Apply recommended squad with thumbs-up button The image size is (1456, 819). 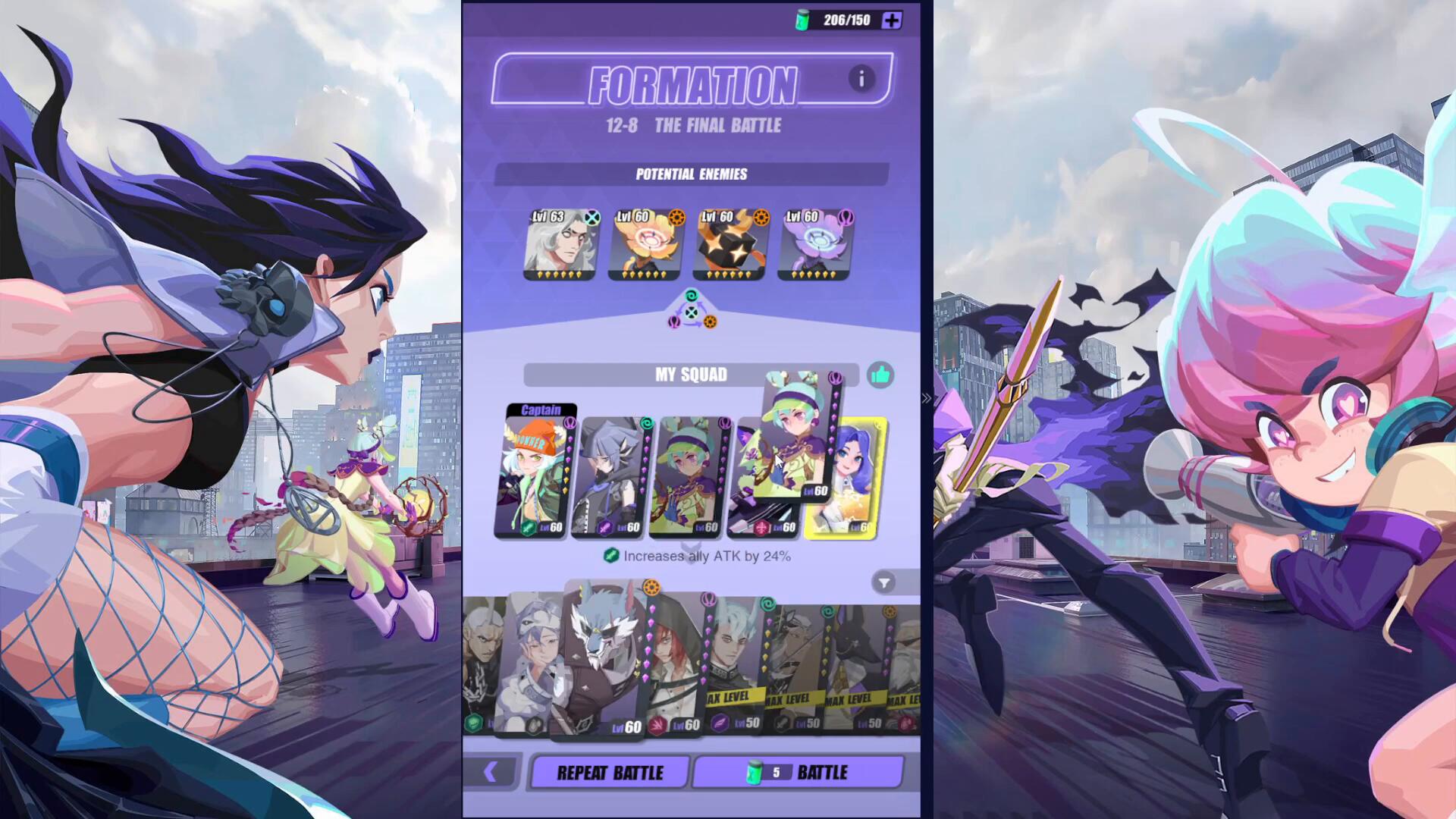coord(880,375)
